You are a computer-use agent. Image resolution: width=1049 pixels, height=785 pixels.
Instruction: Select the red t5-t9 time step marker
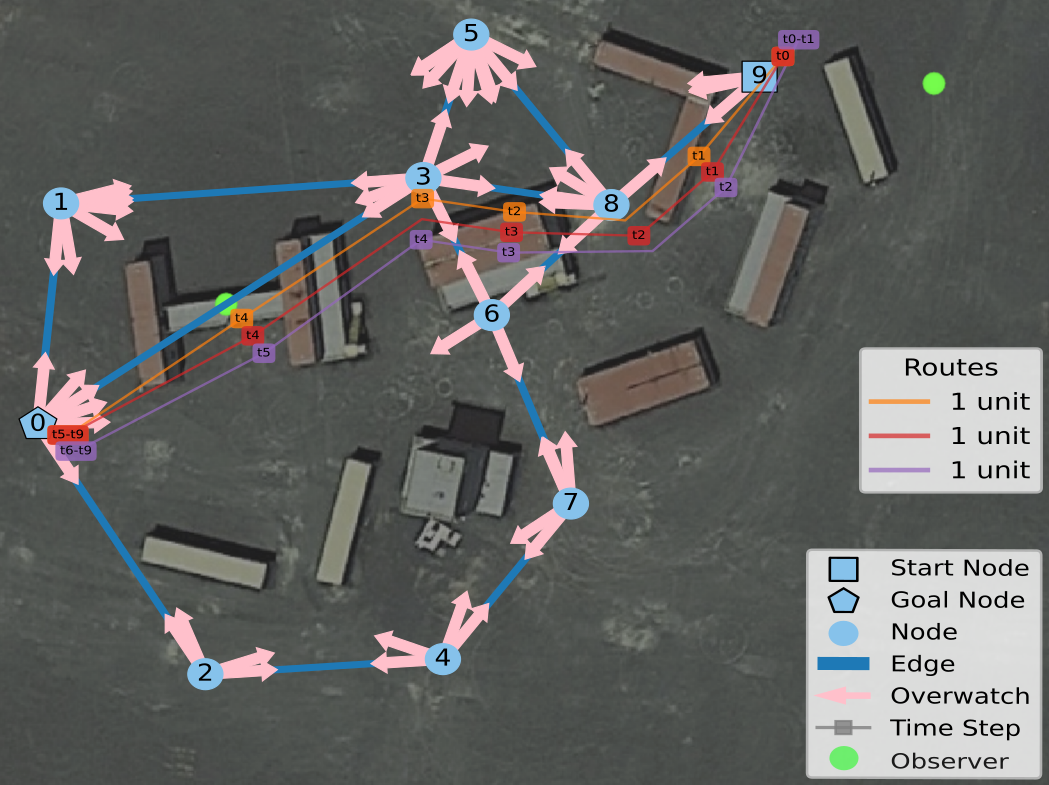pyautogui.click(x=68, y=434)
